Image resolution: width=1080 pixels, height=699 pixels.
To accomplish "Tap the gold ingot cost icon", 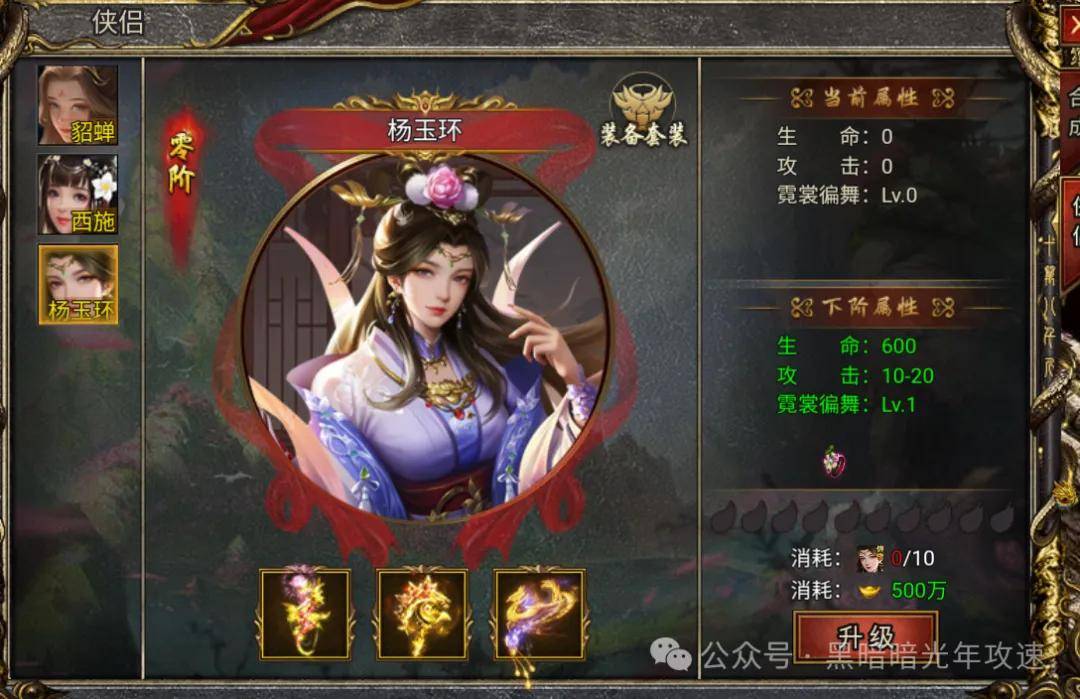I will (870, 590).
